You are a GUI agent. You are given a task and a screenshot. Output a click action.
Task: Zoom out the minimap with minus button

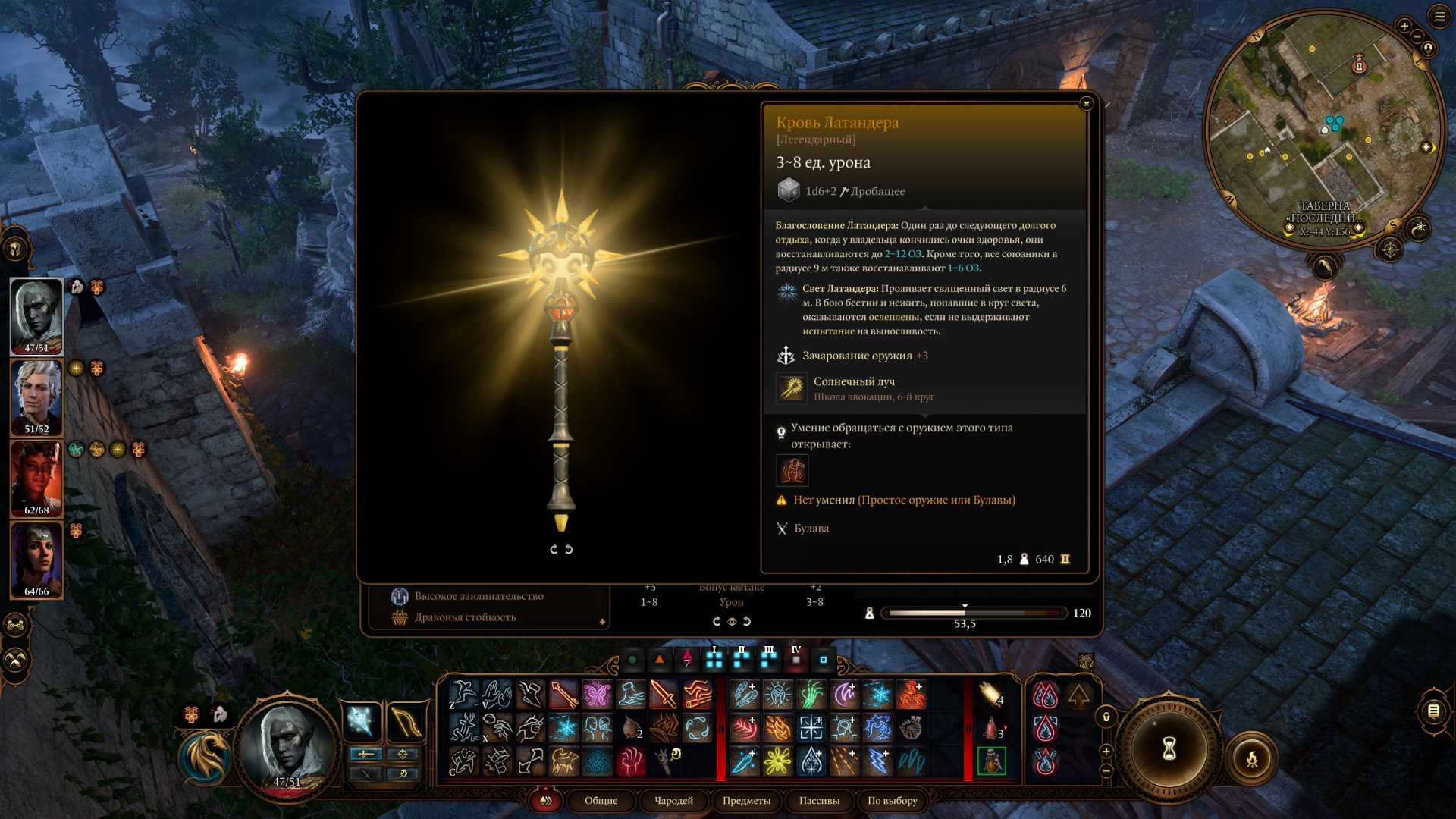[1417, 36]
